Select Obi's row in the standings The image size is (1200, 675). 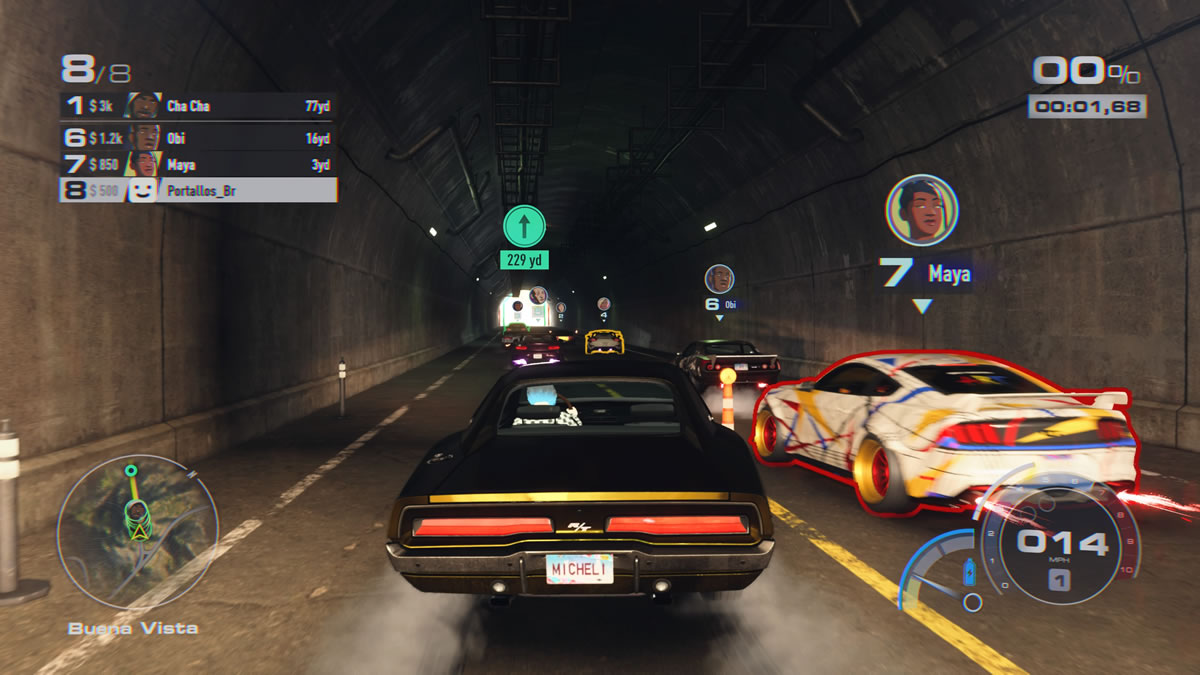tap(198, 137)
